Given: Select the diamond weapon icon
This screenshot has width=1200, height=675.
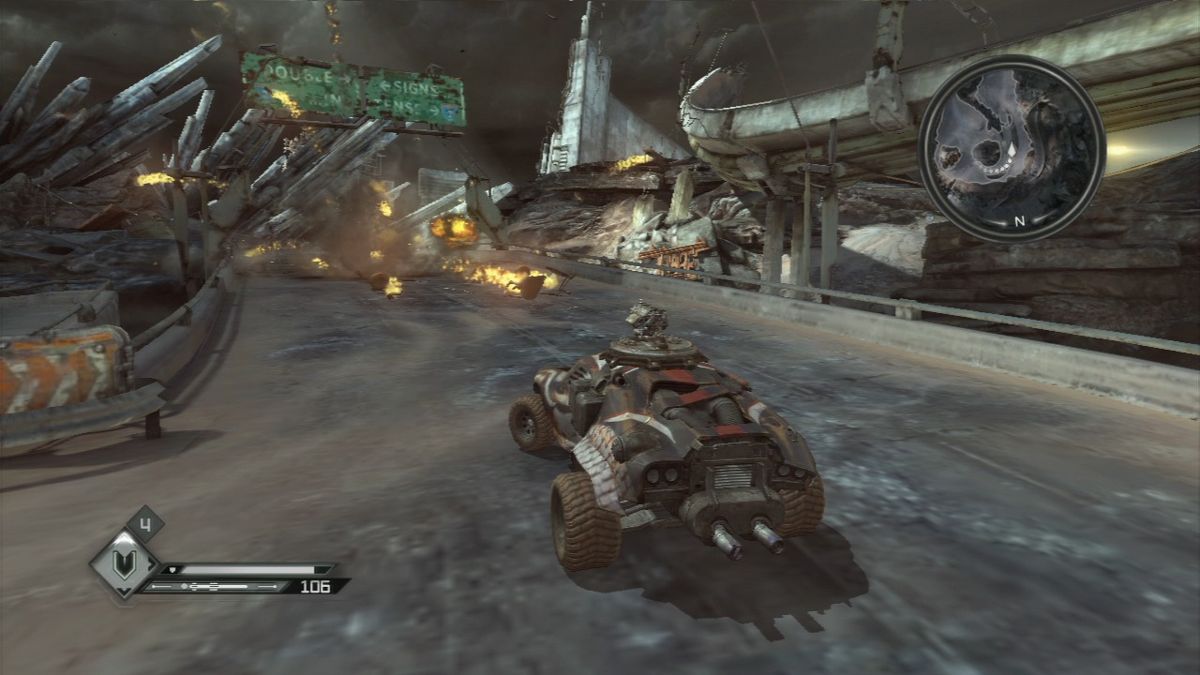Looking at the screenshot, I should (x=125, y=565).
